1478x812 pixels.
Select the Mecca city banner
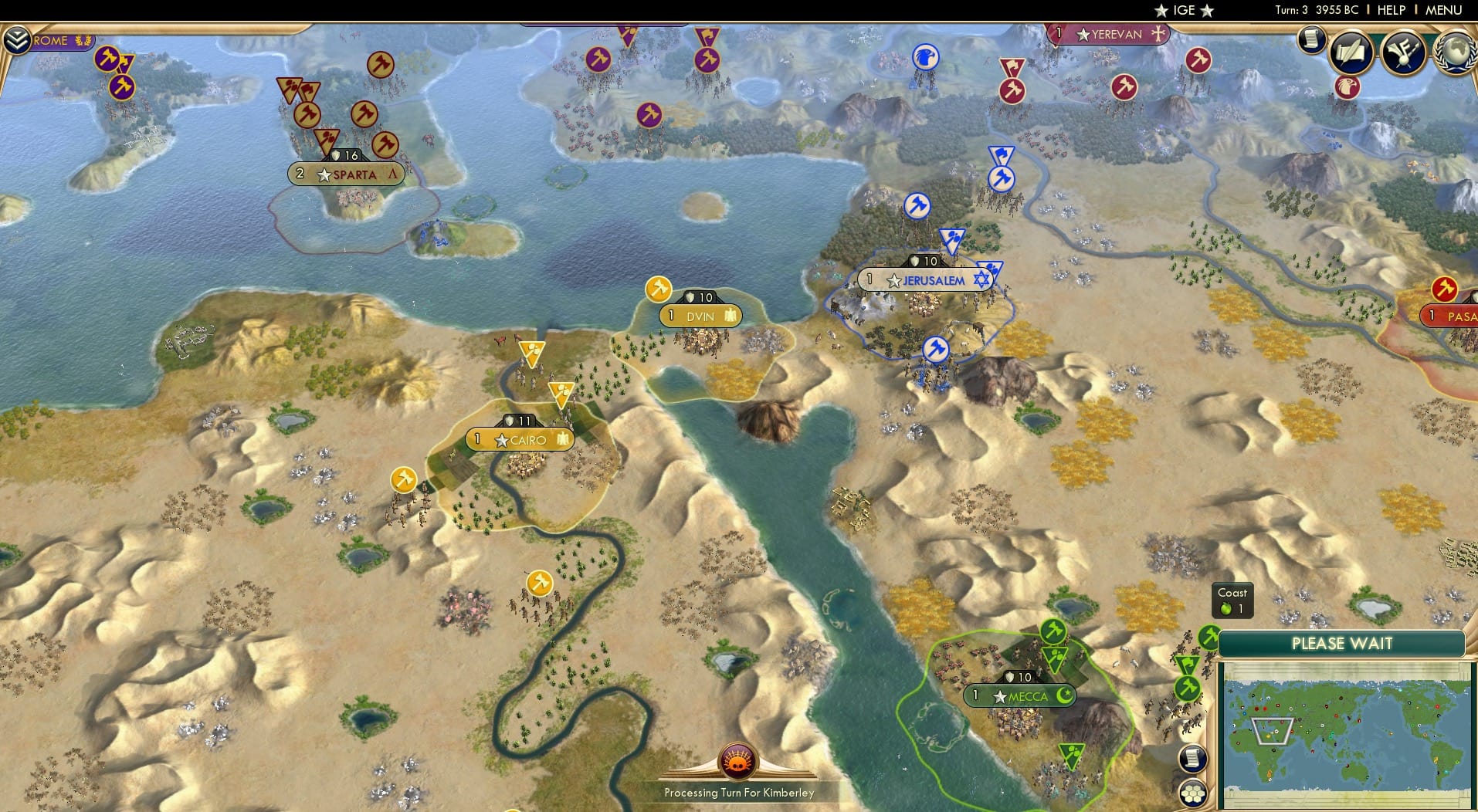pos(1019,695)
